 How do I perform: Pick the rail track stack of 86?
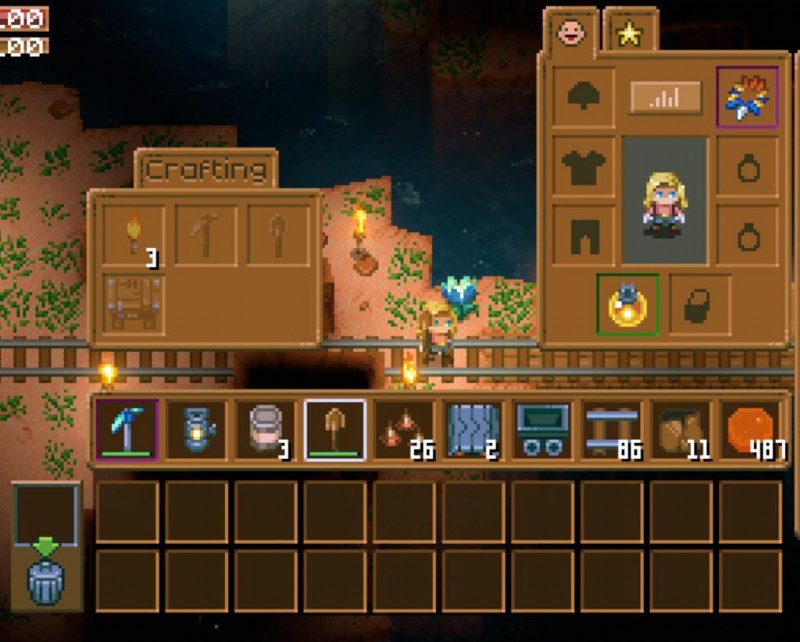(x=612, y=431)
